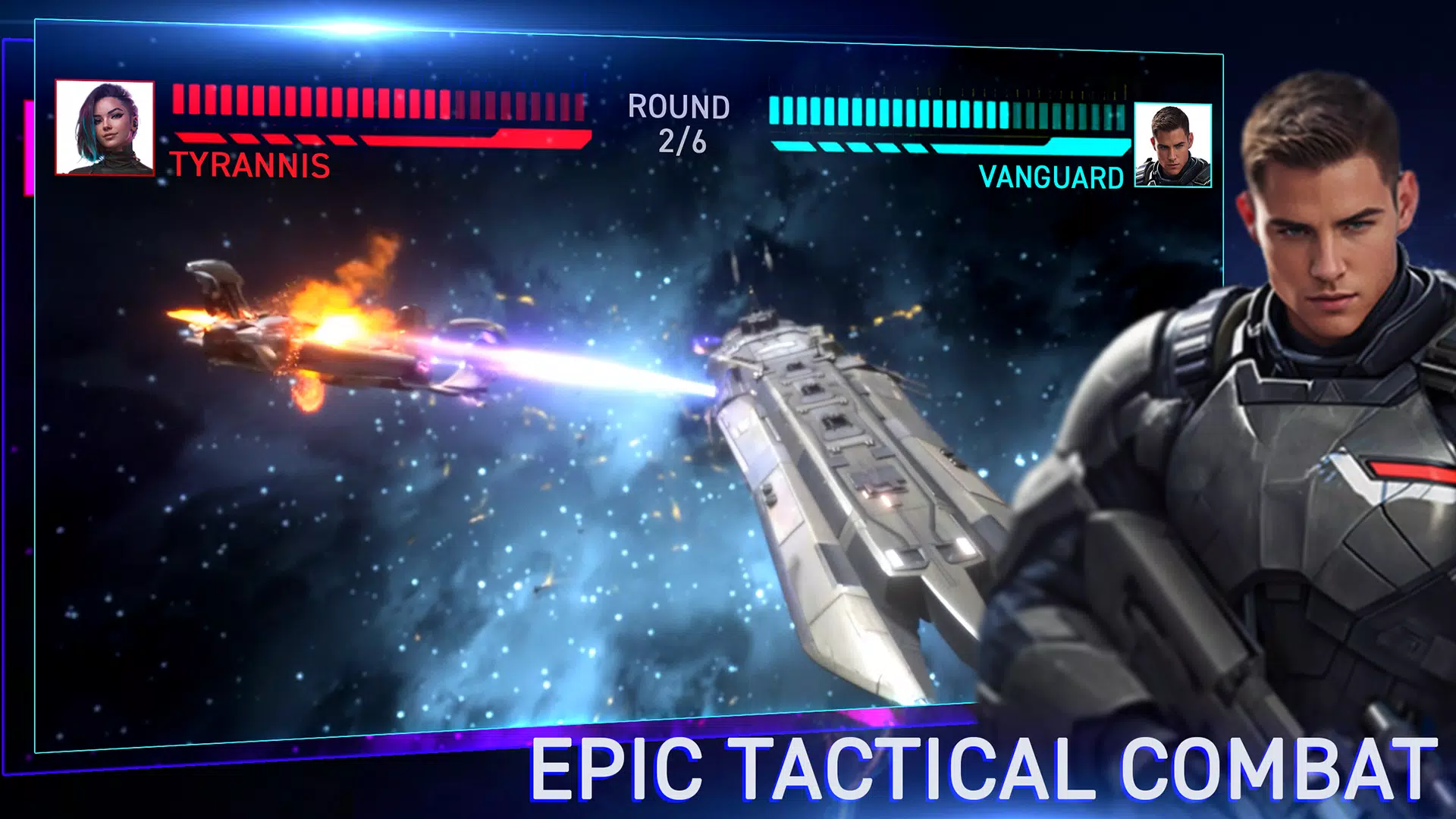Viewport: 1456px width, 819px height.
Task: Select the Vanguard battleship firing its laser
Action: [x=849, y=516]
